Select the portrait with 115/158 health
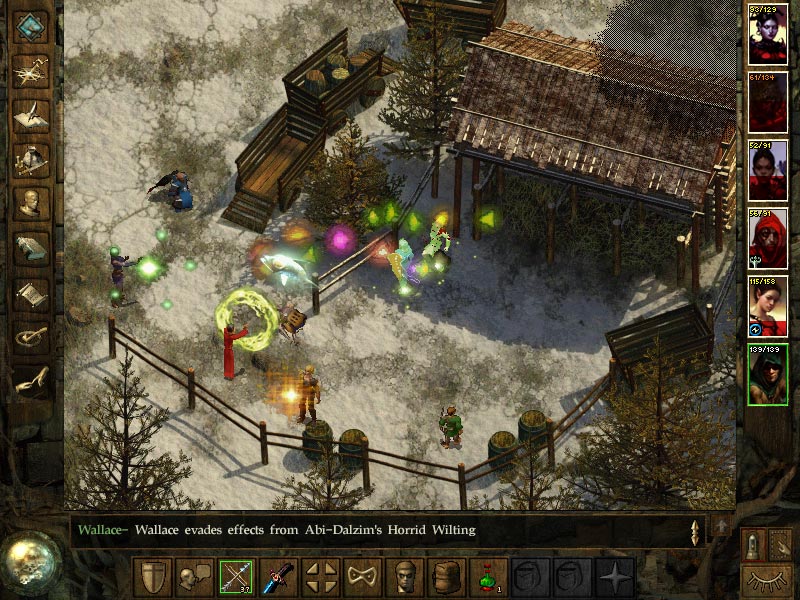Image resolution: width=800 pixels, height=600 pixels. (767, 306)
